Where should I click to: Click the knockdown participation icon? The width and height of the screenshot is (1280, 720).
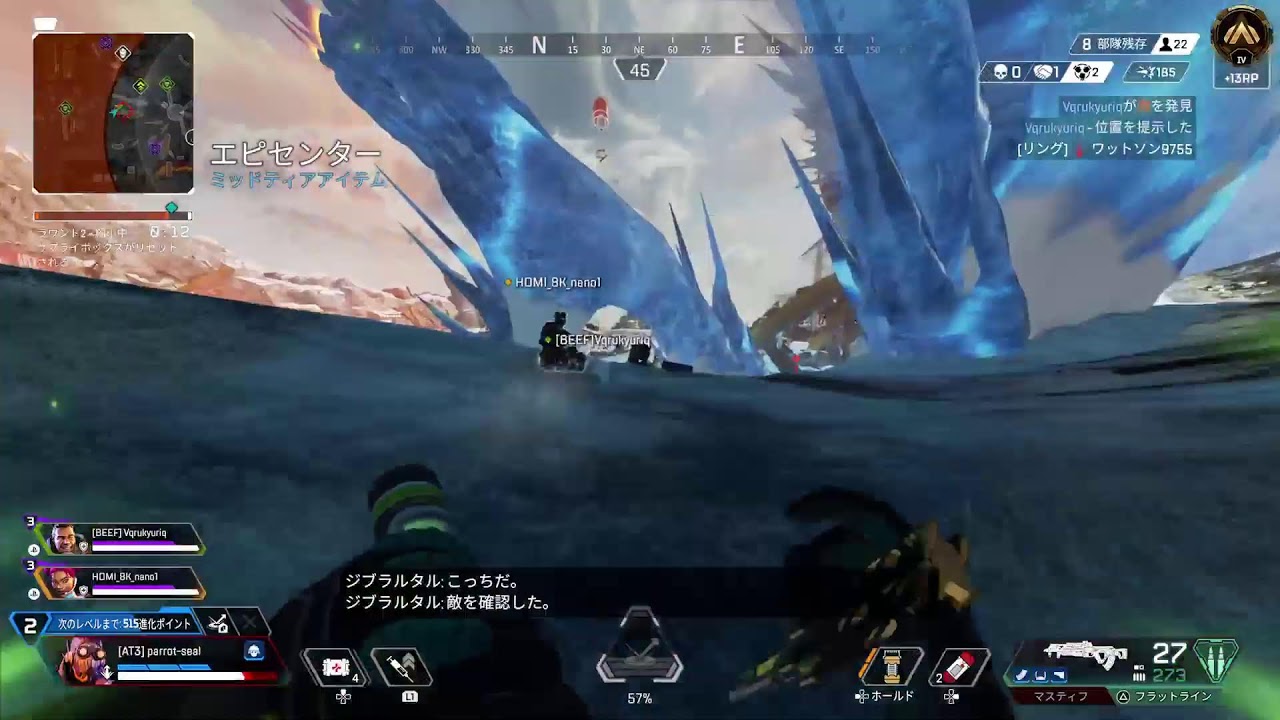coord(1082,72)
